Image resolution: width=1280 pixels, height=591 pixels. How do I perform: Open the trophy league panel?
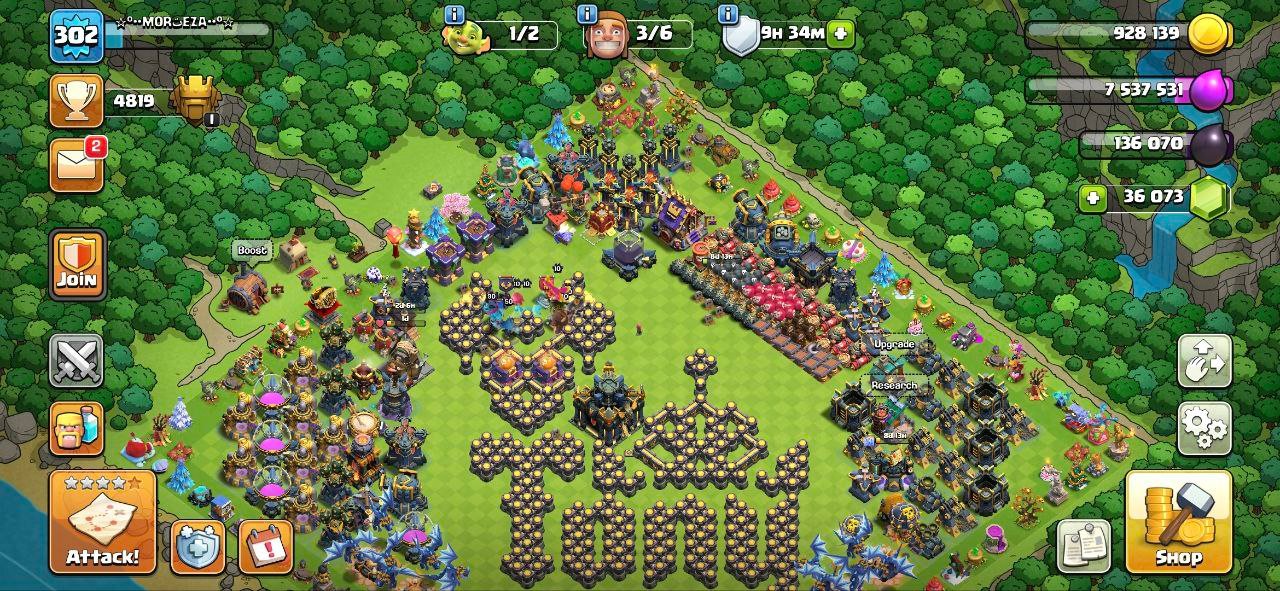[77, 101]
